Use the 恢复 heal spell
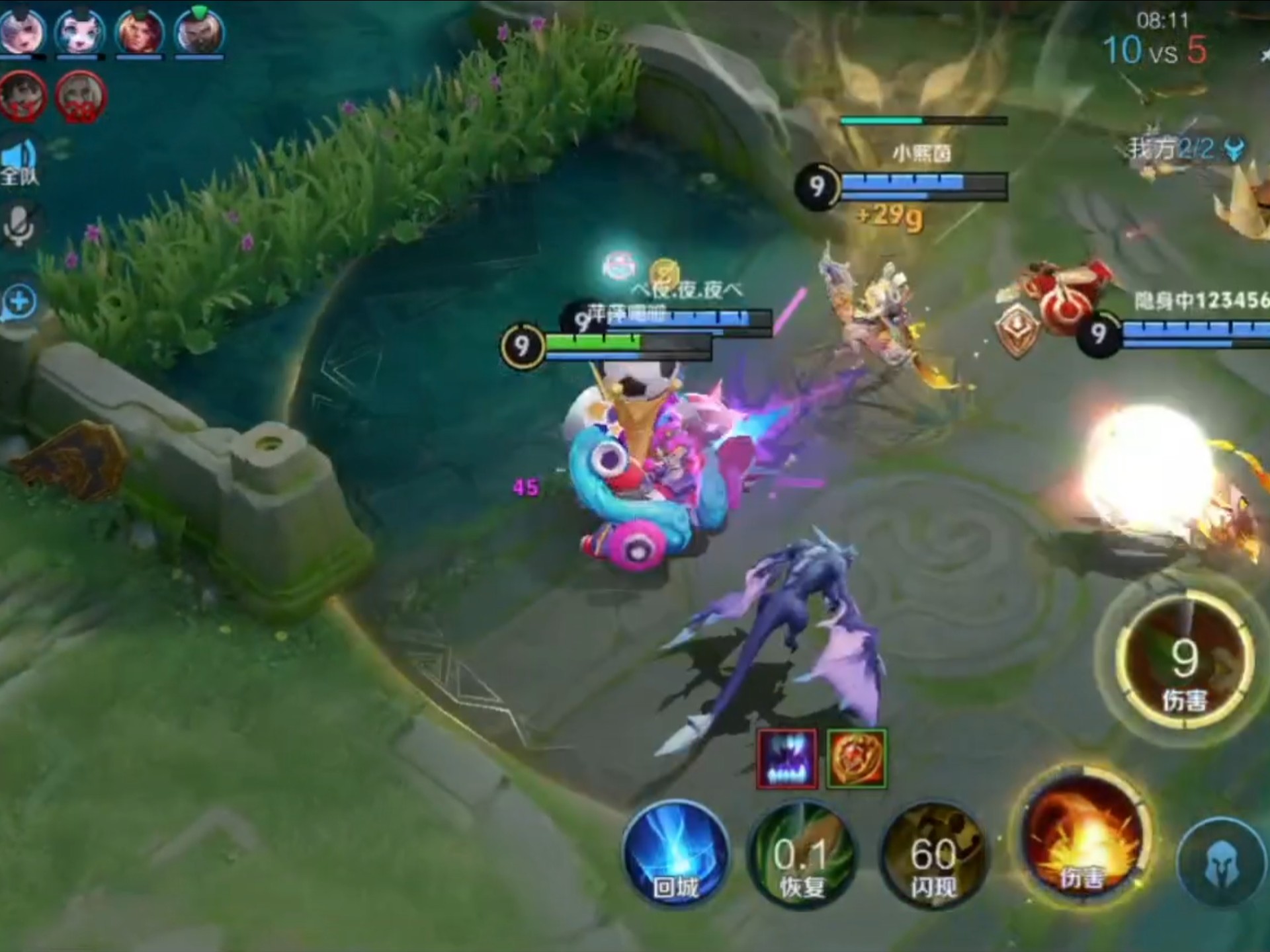This screenshot has width=1270, height=952. [801, 857]
